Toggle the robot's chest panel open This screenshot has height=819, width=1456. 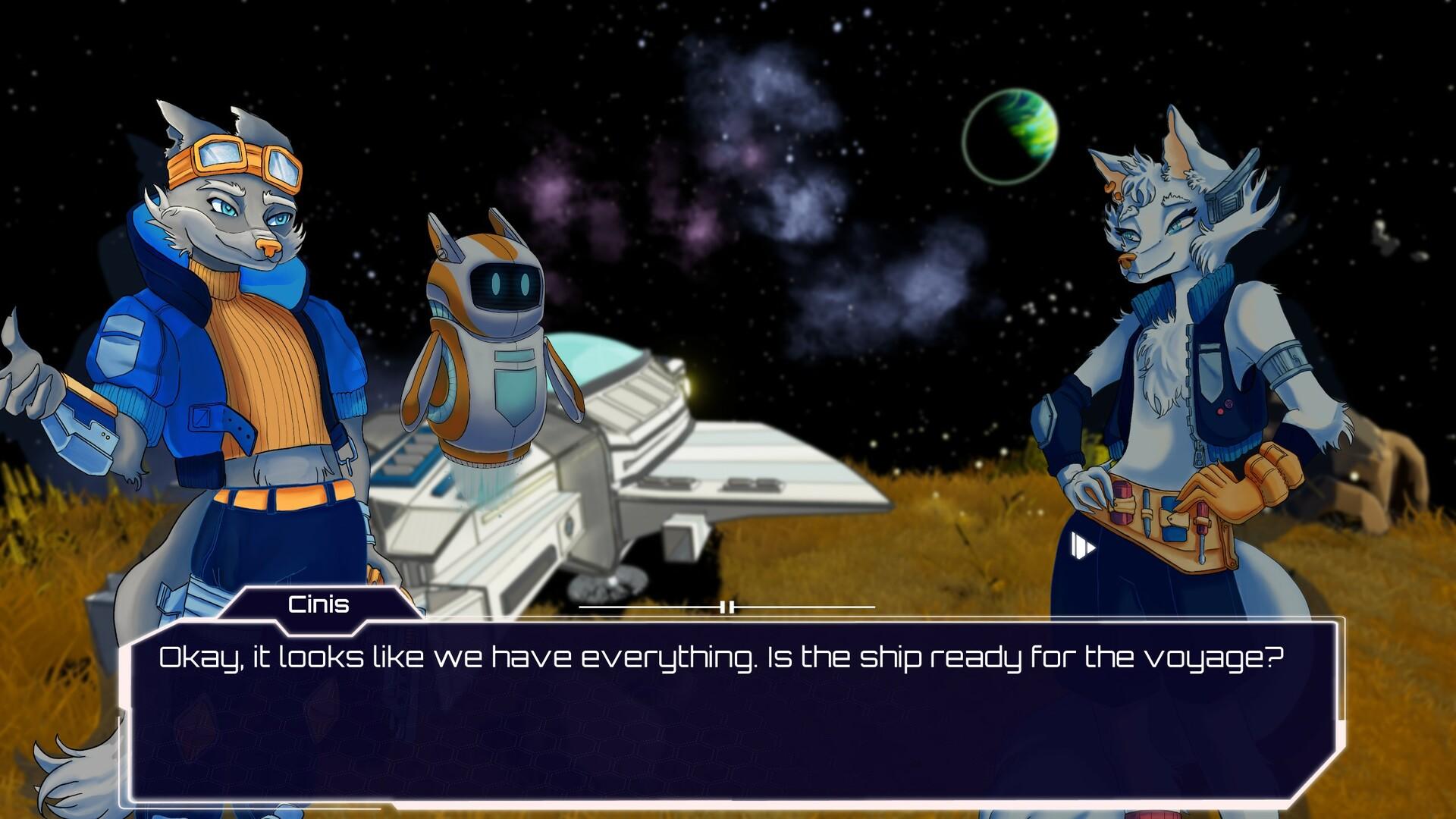[x=514, y=387]
